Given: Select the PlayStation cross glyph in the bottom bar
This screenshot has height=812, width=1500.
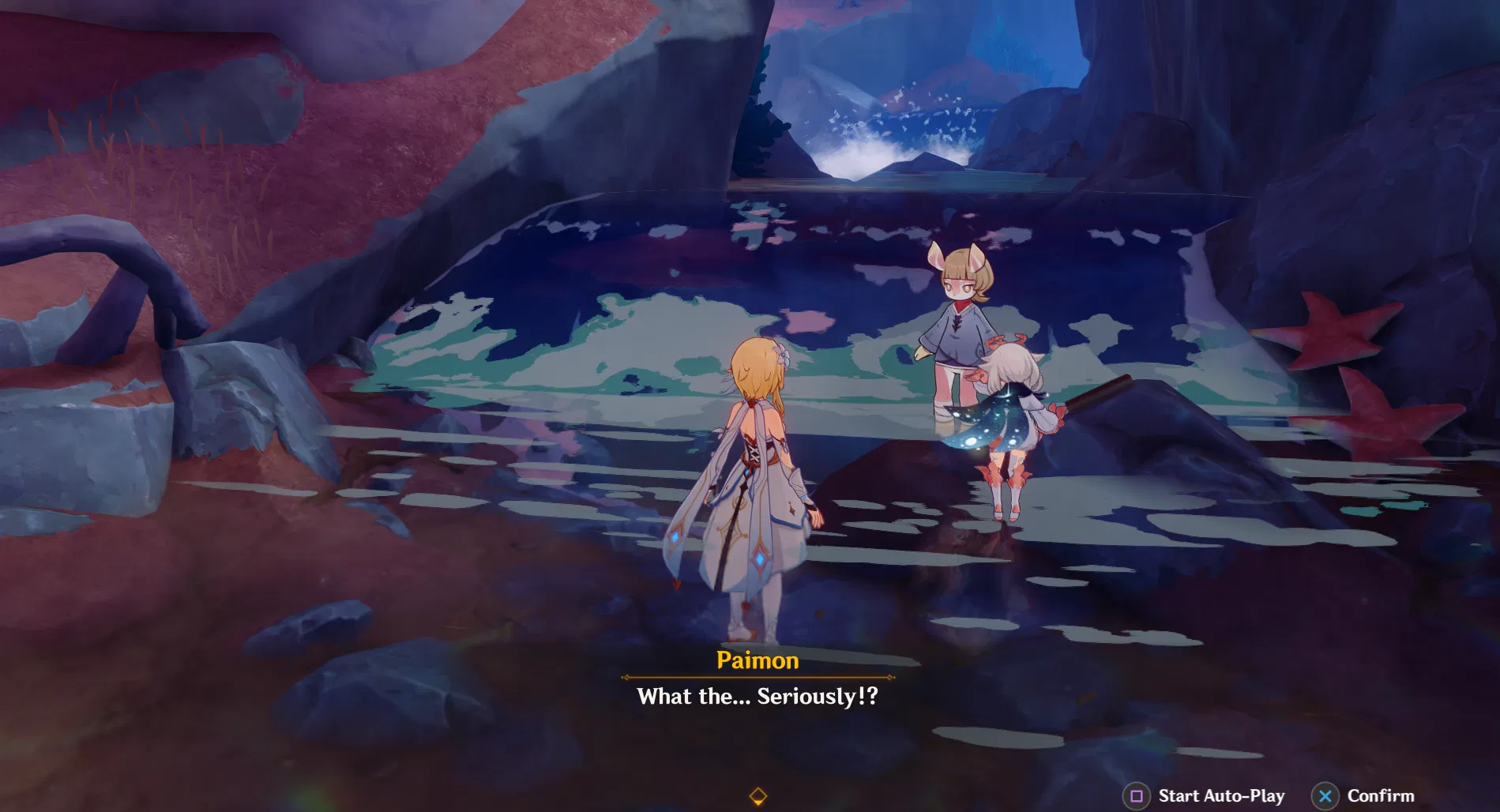Looking at the screenshot, I should point(1325,795).
